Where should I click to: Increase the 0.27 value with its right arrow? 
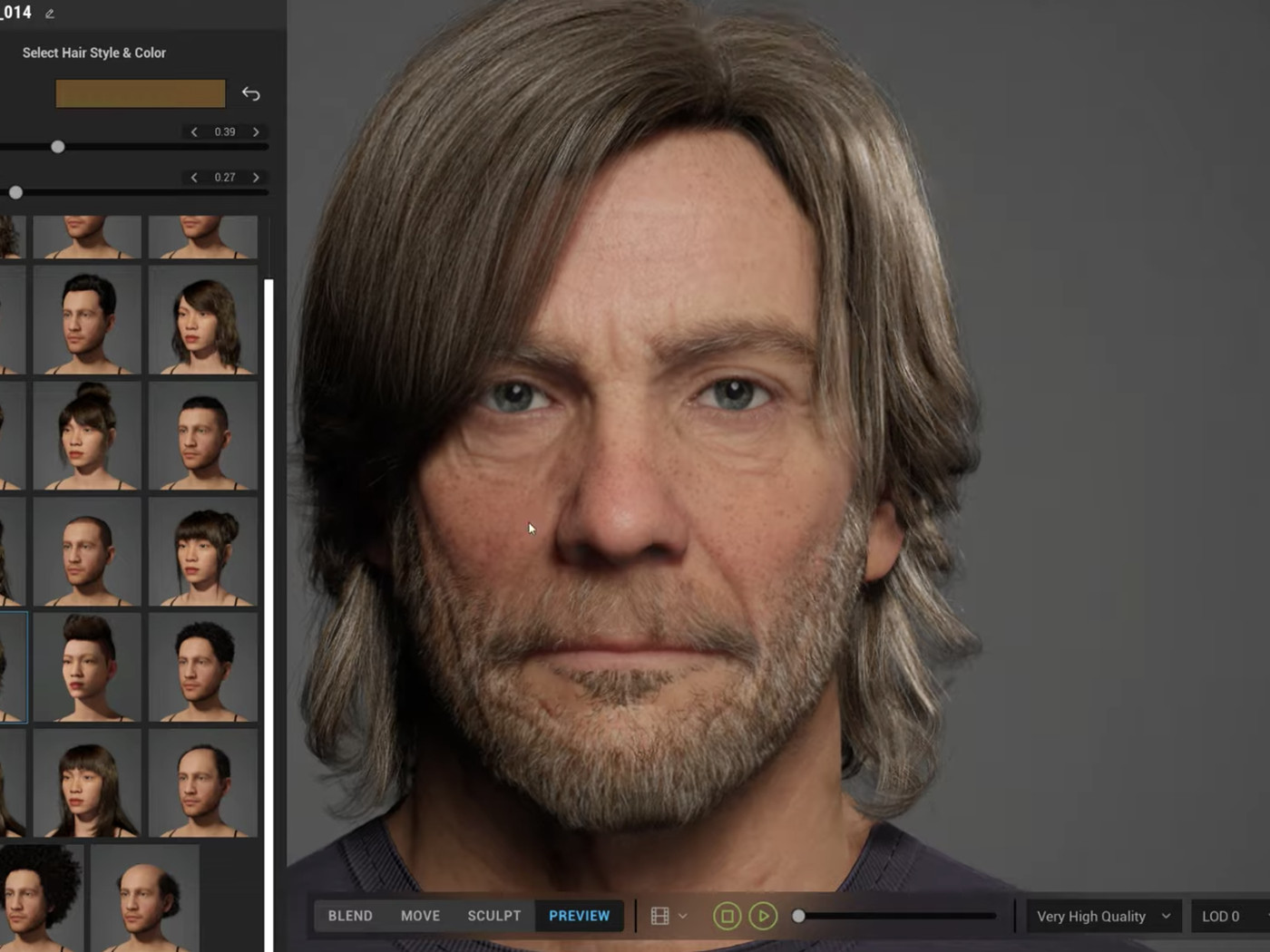pyautogui.click(x=257, y=178)
